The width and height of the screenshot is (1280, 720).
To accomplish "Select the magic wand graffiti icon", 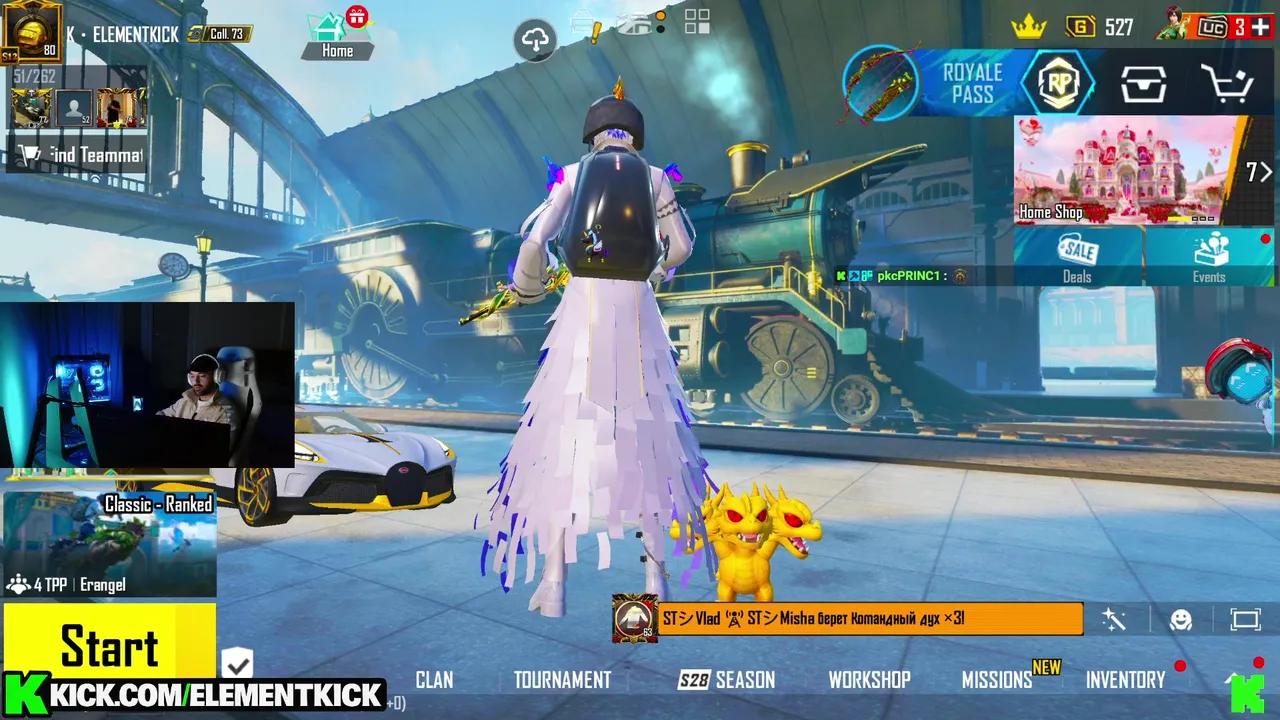I will pos(1112,620).
